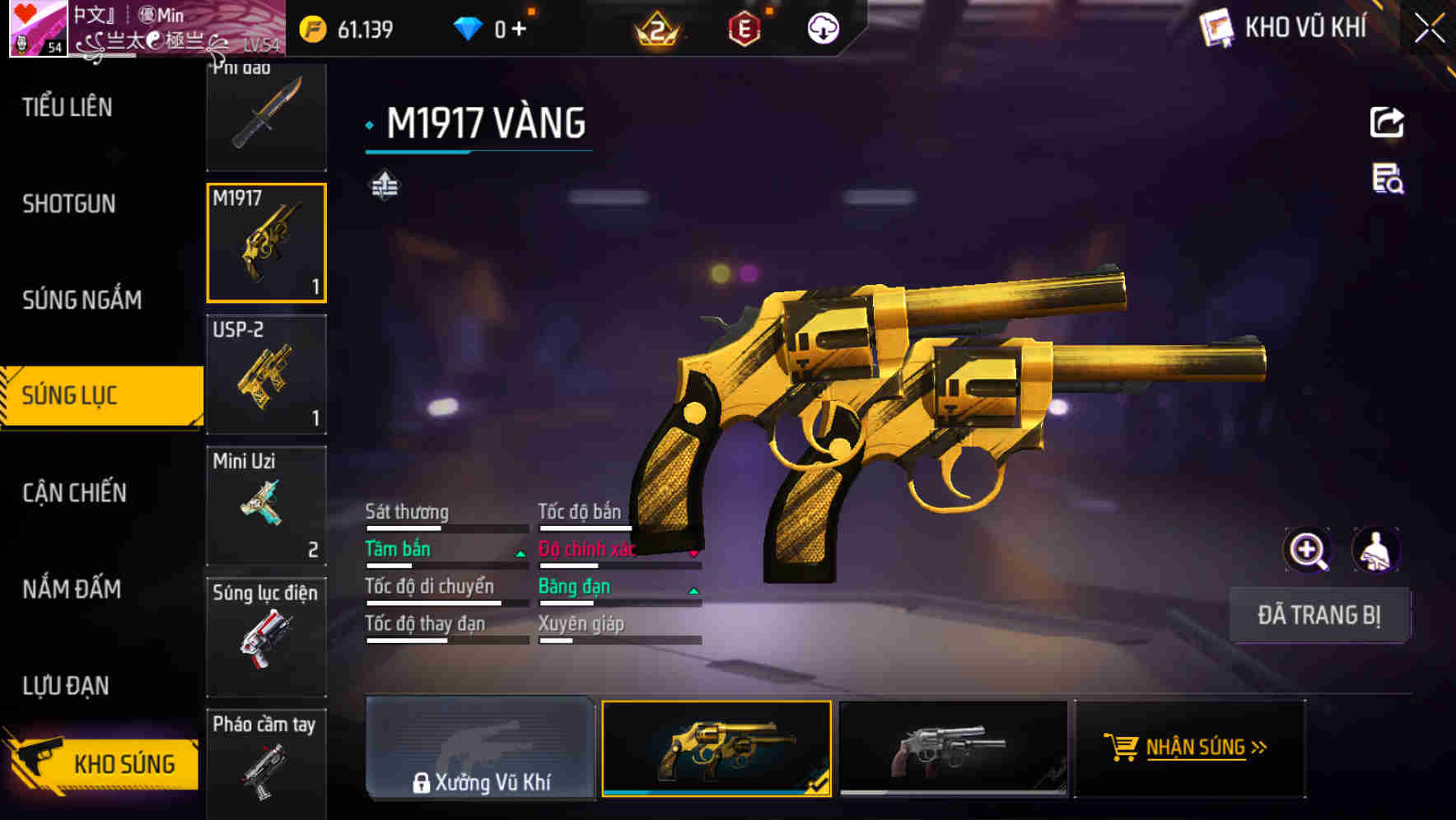Choose the Súng lục điện slot
The image size is (1456, 820).
[266, 636]
